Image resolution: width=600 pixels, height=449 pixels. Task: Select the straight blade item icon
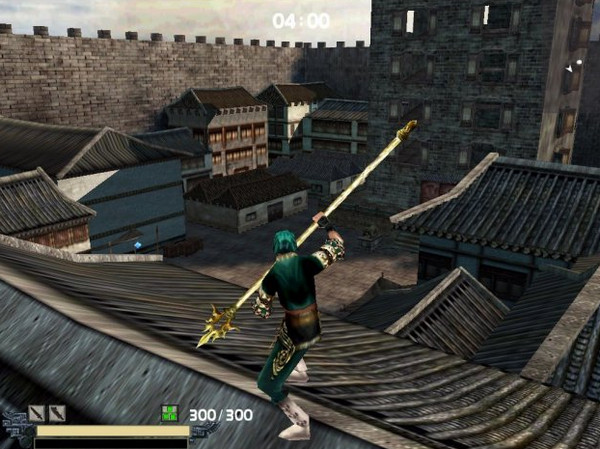(37, 412)
